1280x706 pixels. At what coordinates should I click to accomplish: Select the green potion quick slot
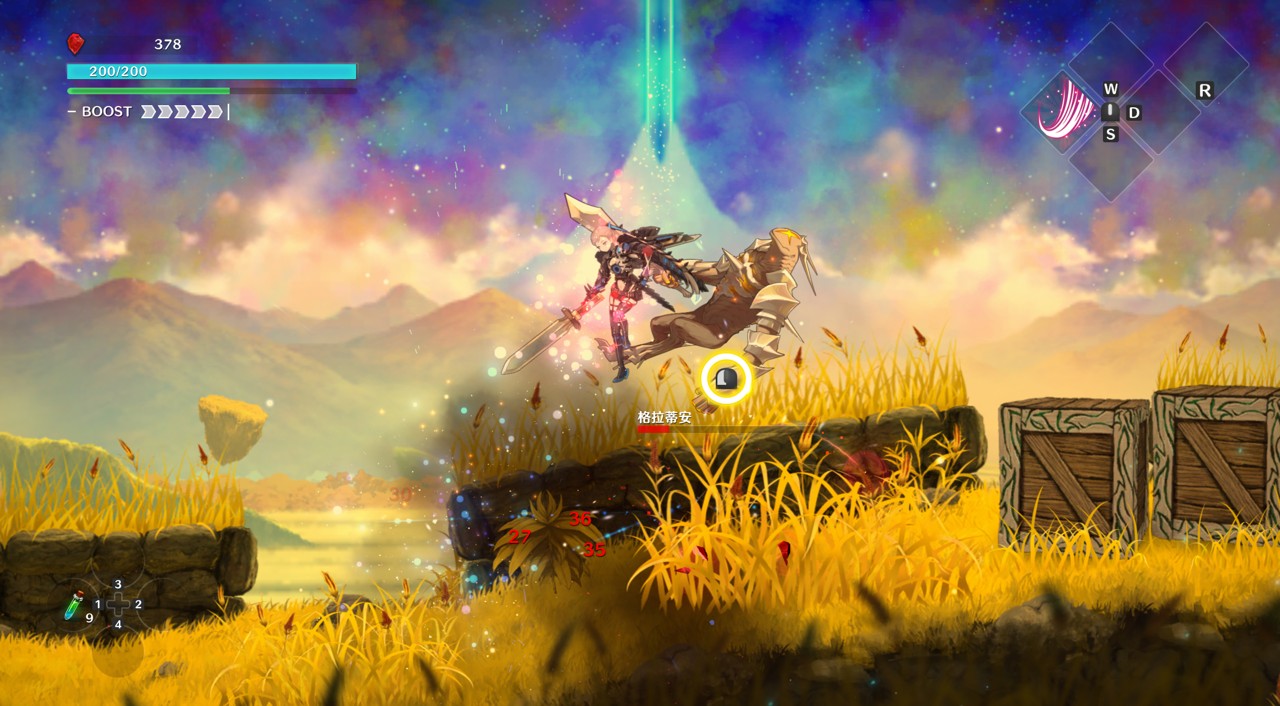[74, 604]
